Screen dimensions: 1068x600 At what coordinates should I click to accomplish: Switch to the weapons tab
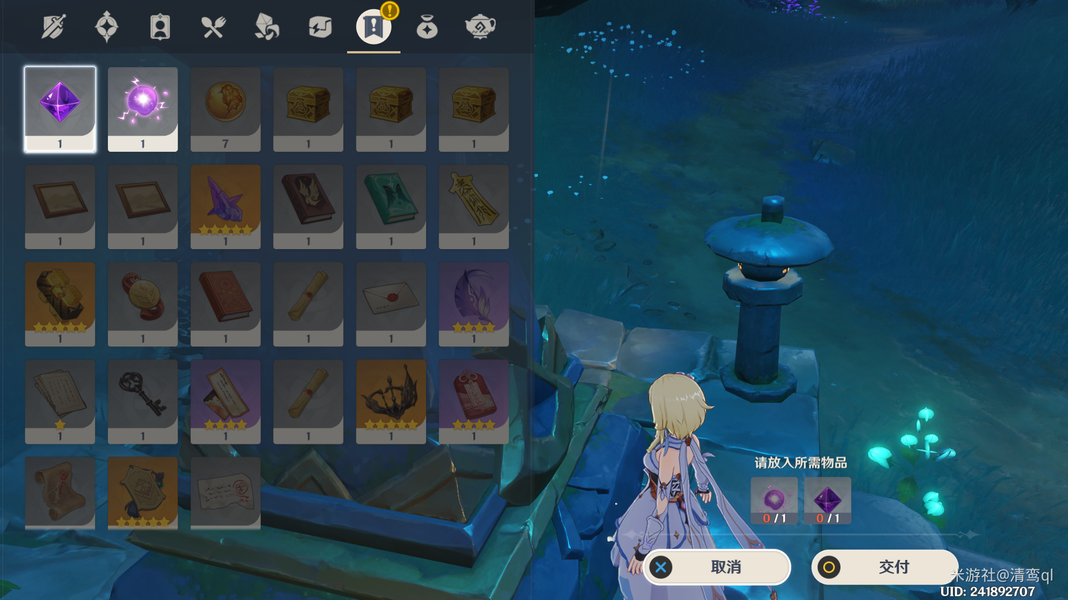(54, 27)
